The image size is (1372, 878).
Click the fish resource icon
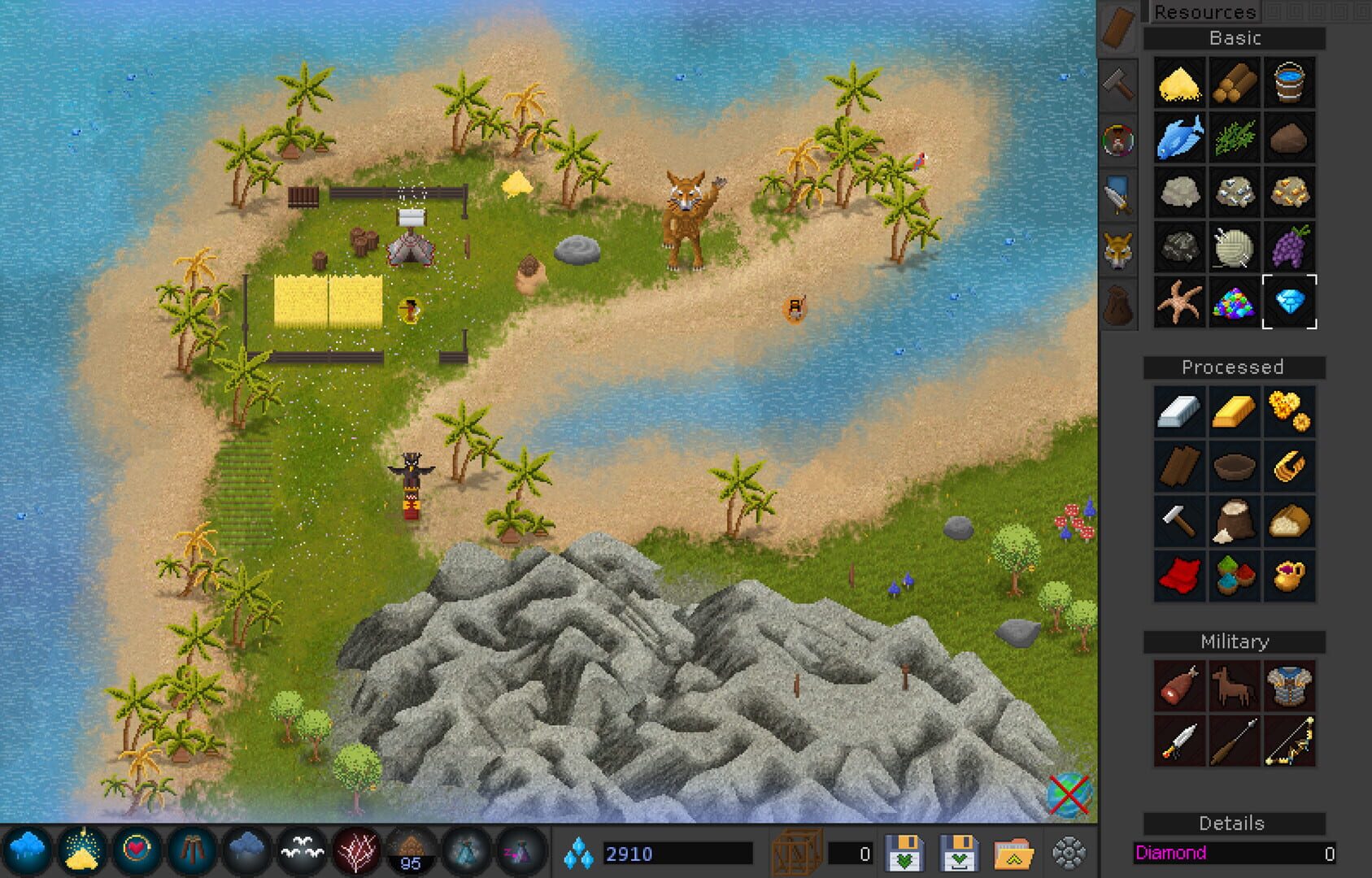(x=1178, y=138)
